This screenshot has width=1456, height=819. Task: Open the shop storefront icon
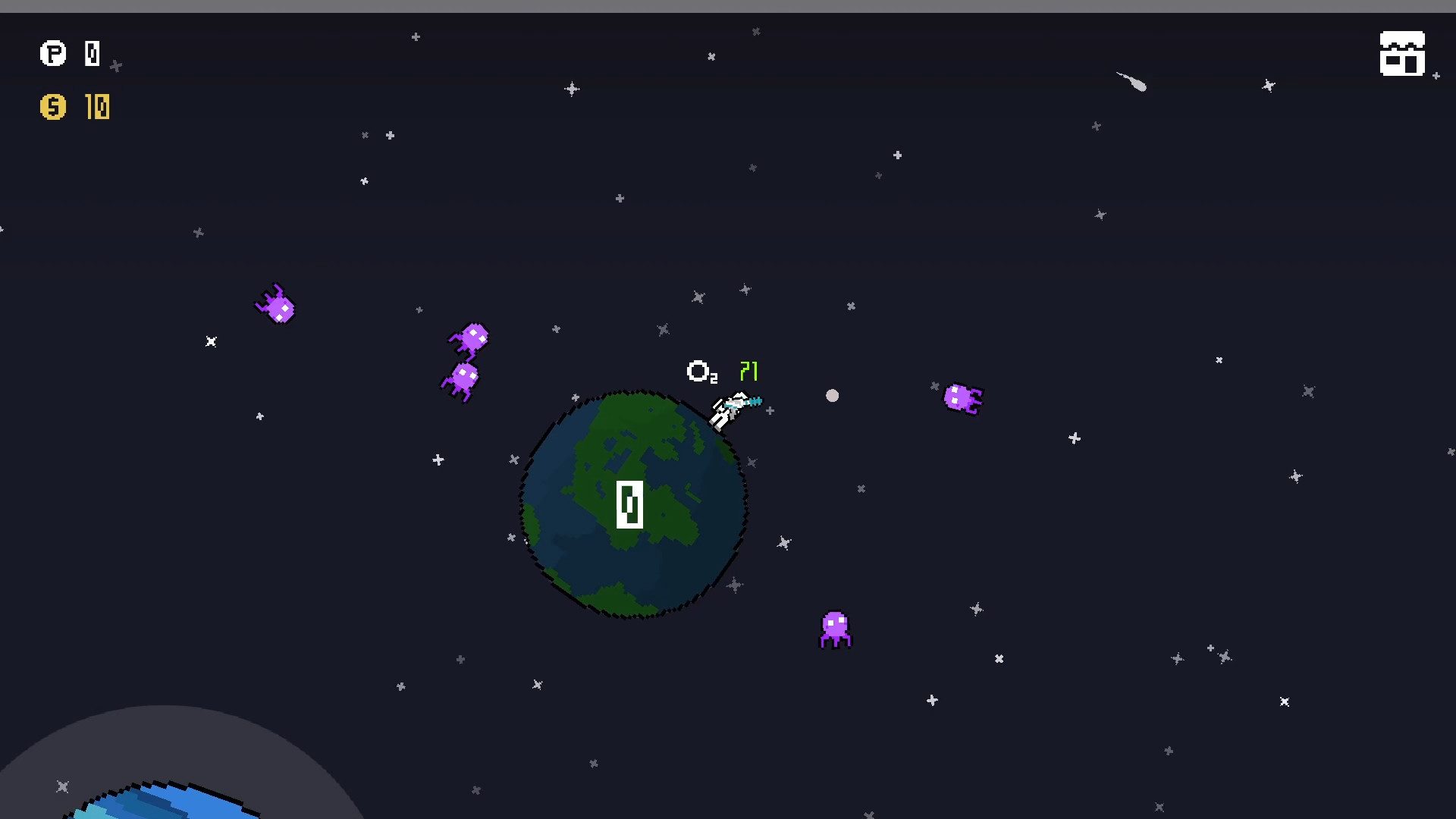[1401, 53]
